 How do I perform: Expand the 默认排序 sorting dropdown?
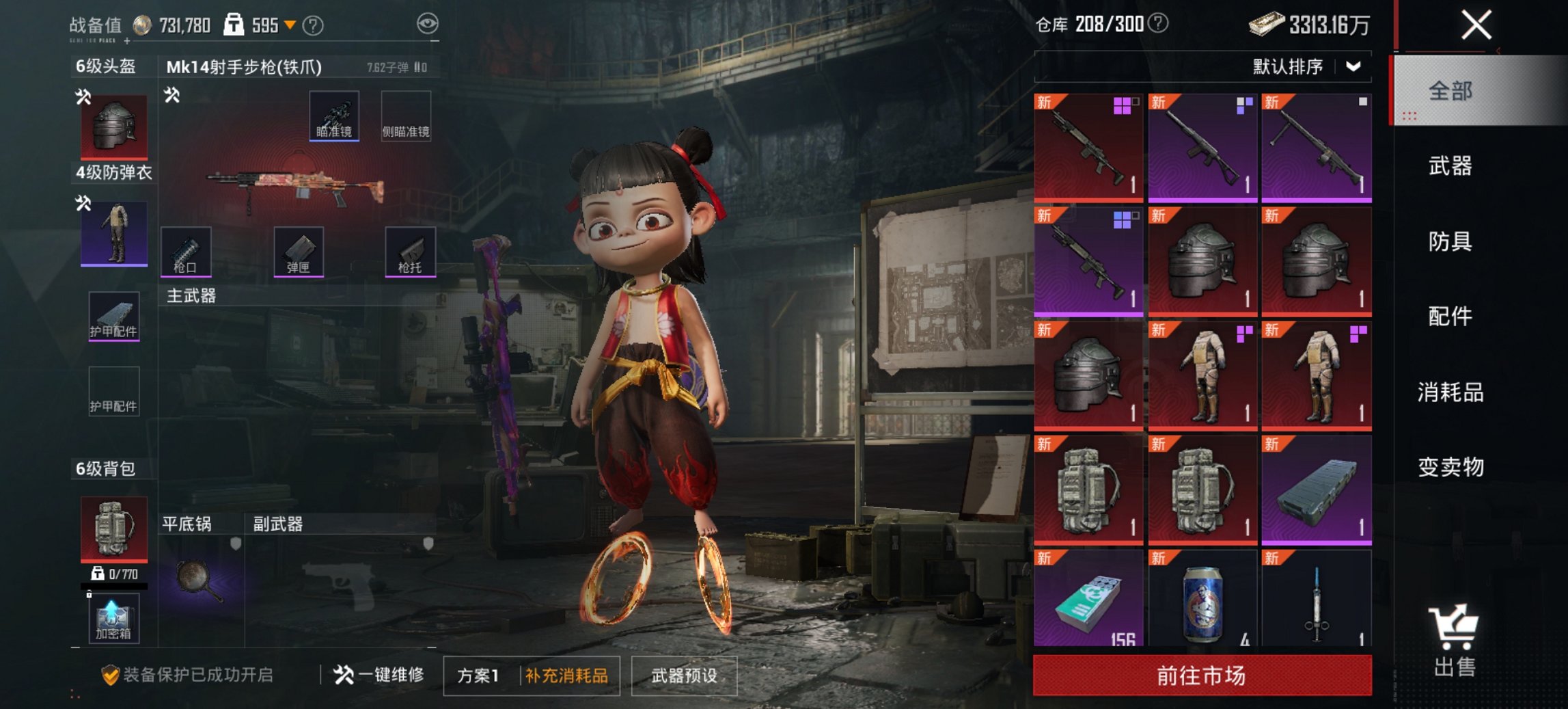tap(1298, 67)
